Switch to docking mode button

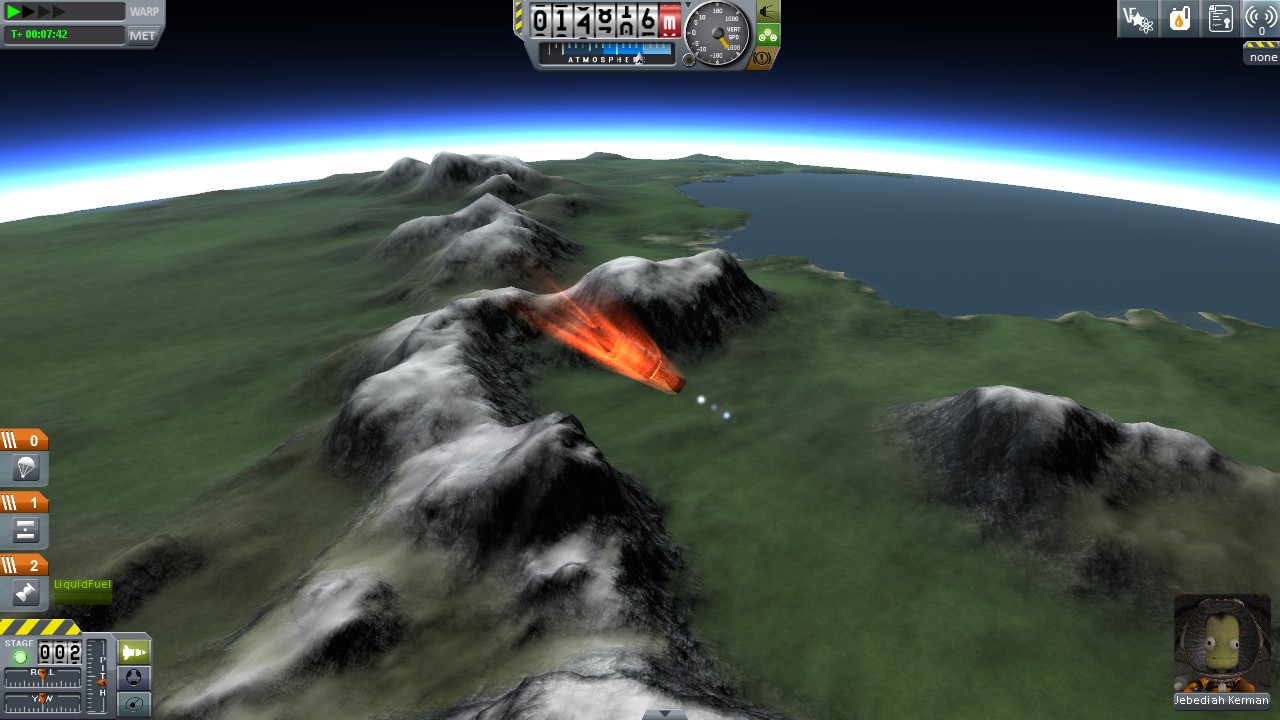pos(134,678)
